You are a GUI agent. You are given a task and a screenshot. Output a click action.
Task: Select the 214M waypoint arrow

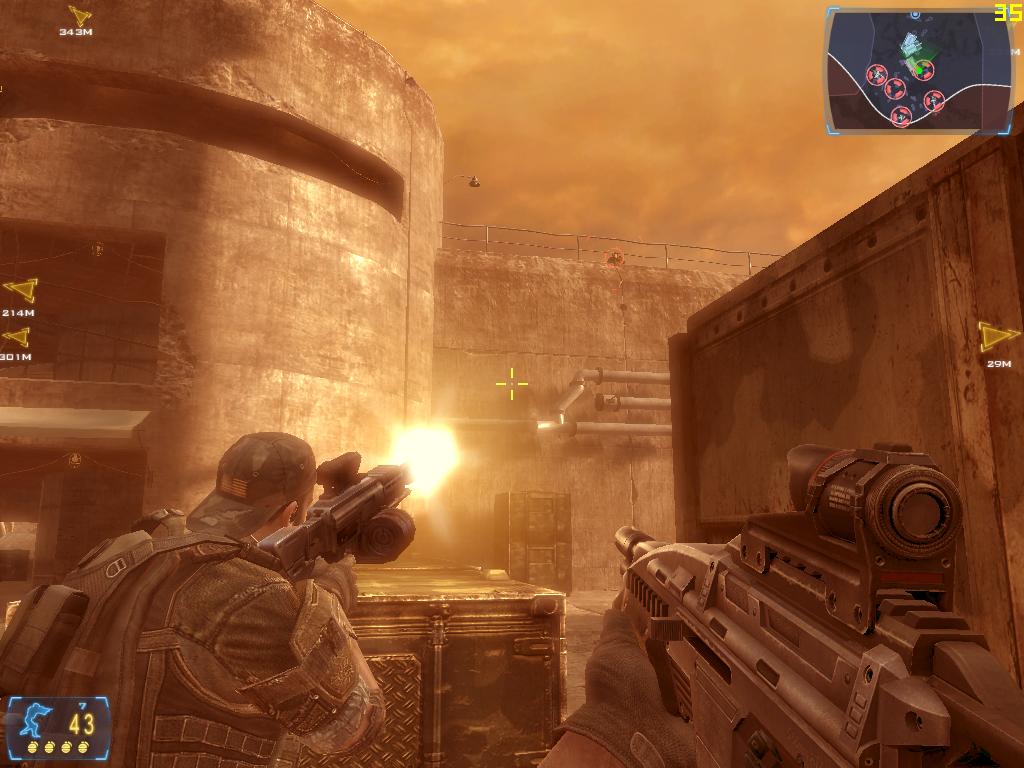(20, 291)
